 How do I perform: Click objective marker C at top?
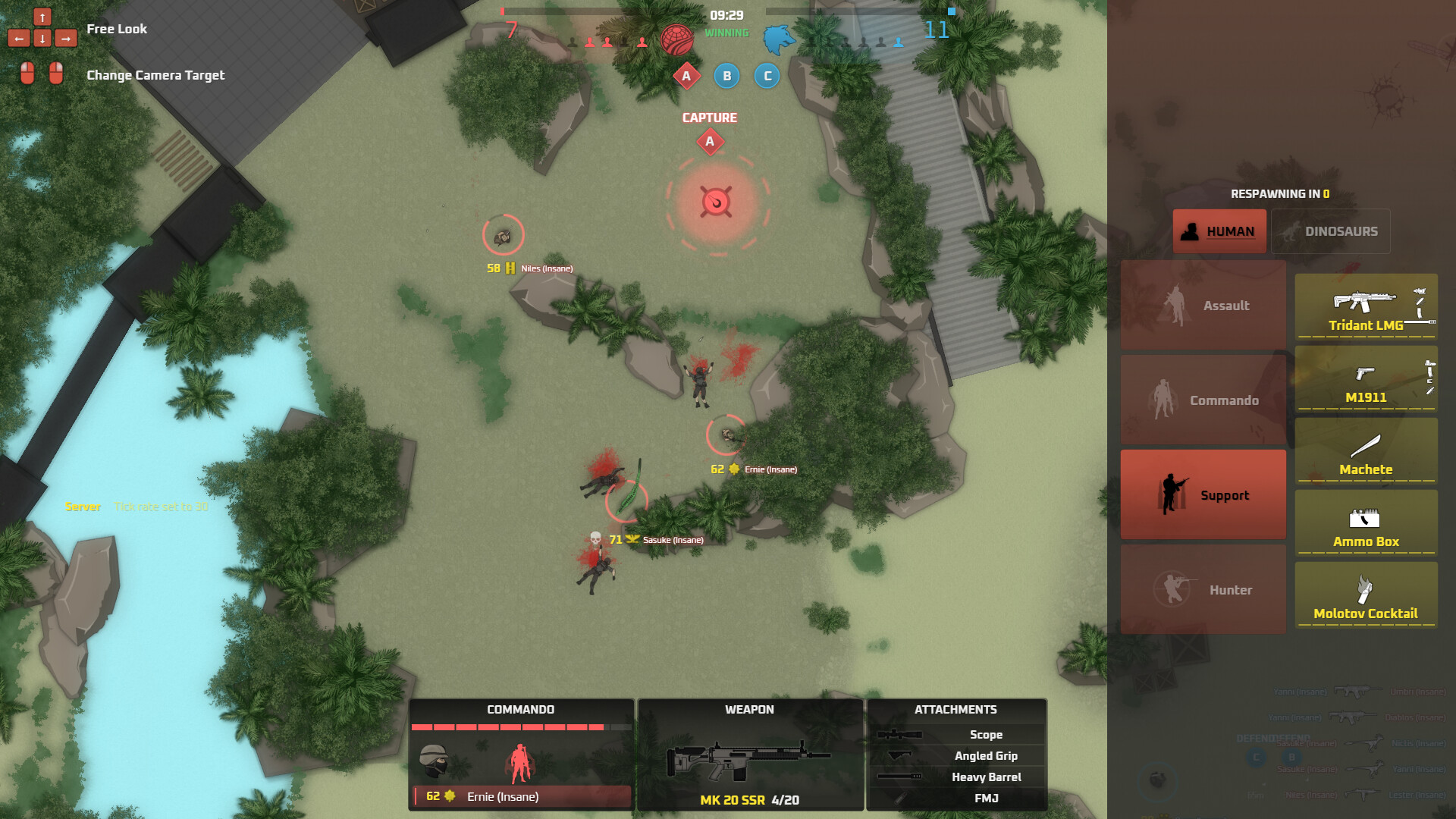[767, 76]
